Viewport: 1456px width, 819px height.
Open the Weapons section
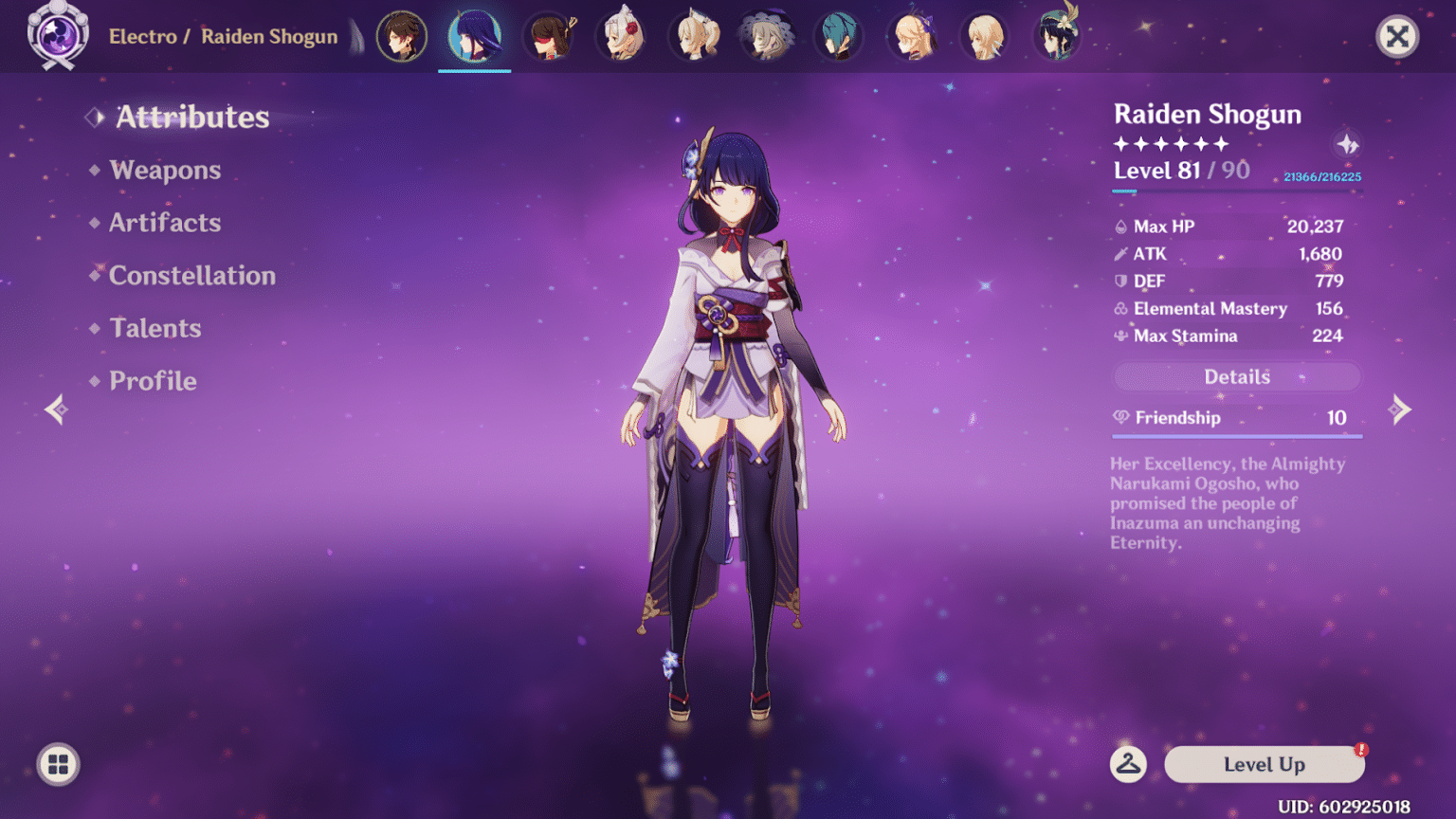pos(165,170)
